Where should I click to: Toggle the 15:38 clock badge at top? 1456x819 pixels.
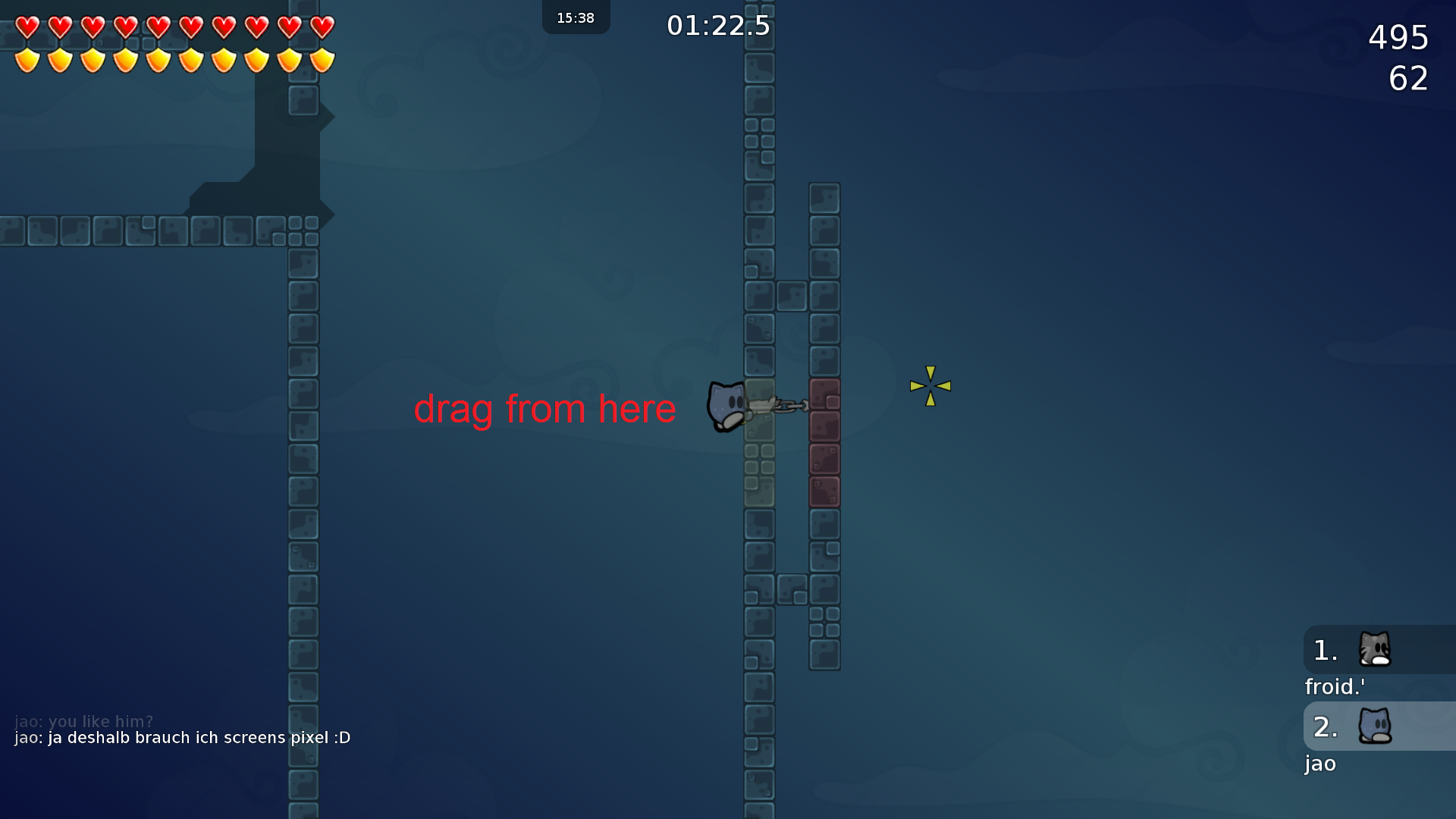coord(576,17)
